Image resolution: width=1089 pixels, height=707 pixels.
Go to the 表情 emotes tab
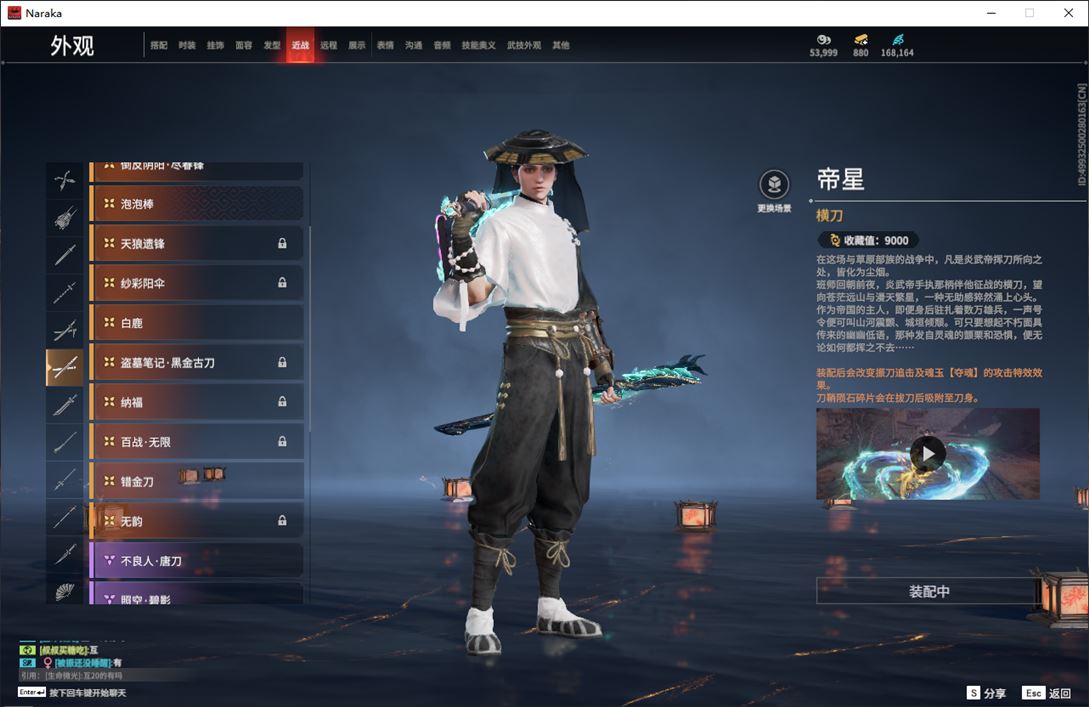coord(385,46)
